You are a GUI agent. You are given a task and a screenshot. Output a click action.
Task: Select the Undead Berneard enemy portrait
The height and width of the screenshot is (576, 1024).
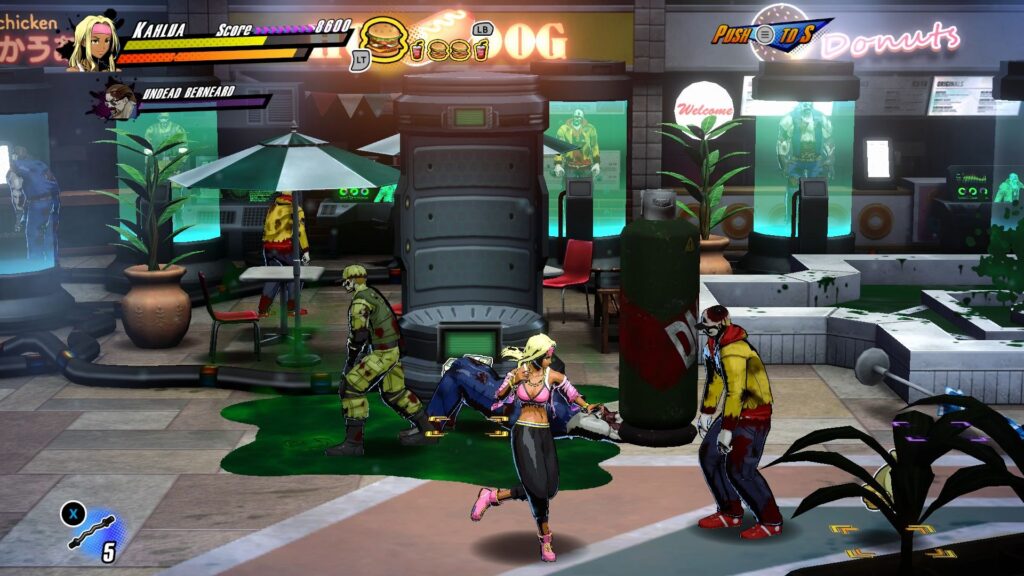120,100
